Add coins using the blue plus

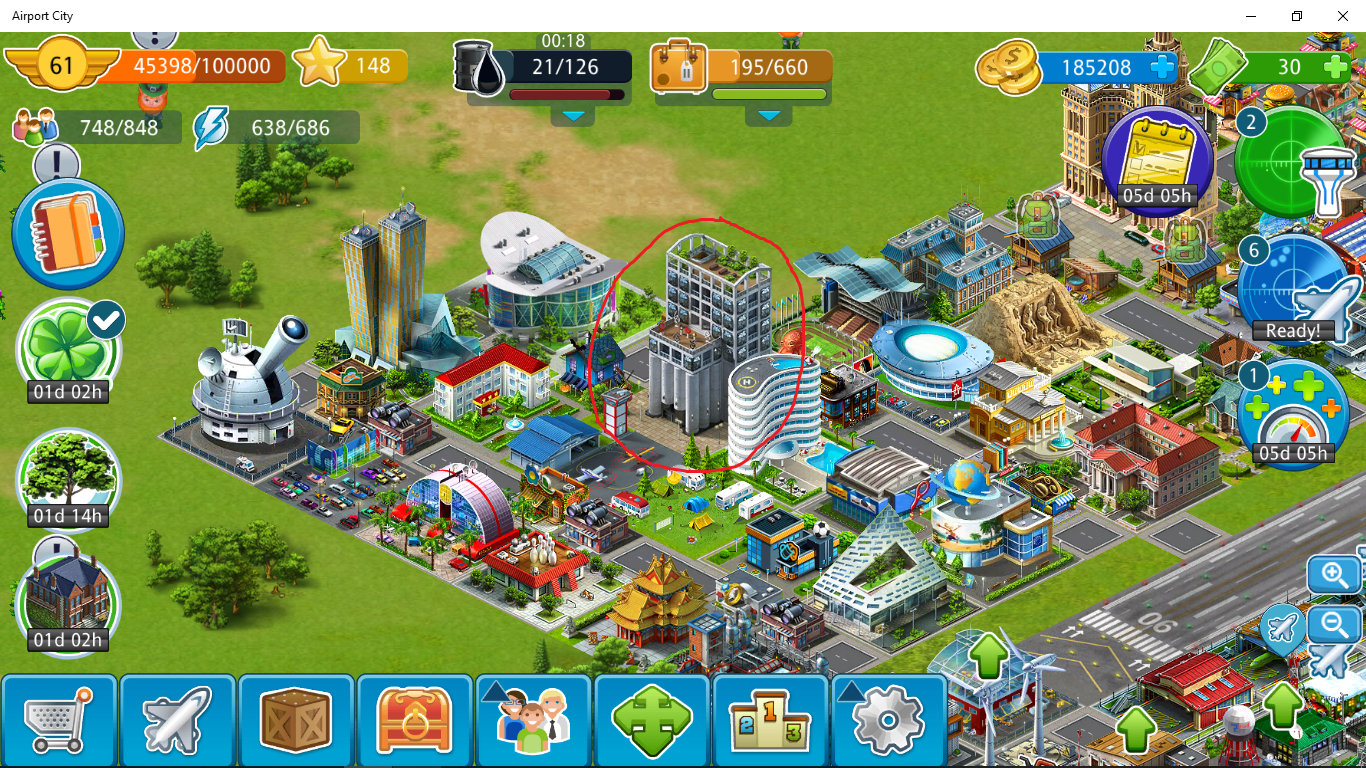coord(1162,67)
